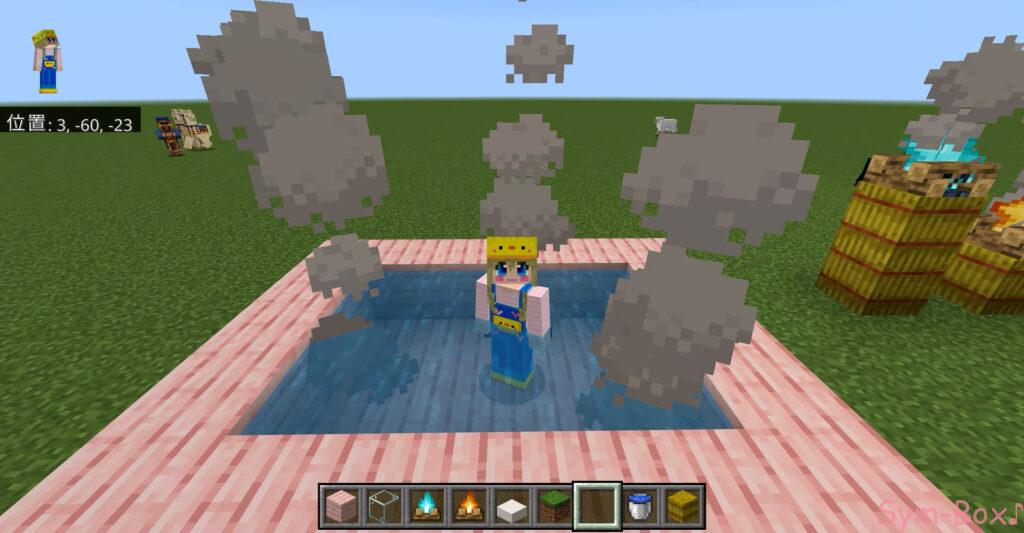Screen dimensions: 1024x533
Task: Select the white block hotbar slot
Action: [512, 506]
